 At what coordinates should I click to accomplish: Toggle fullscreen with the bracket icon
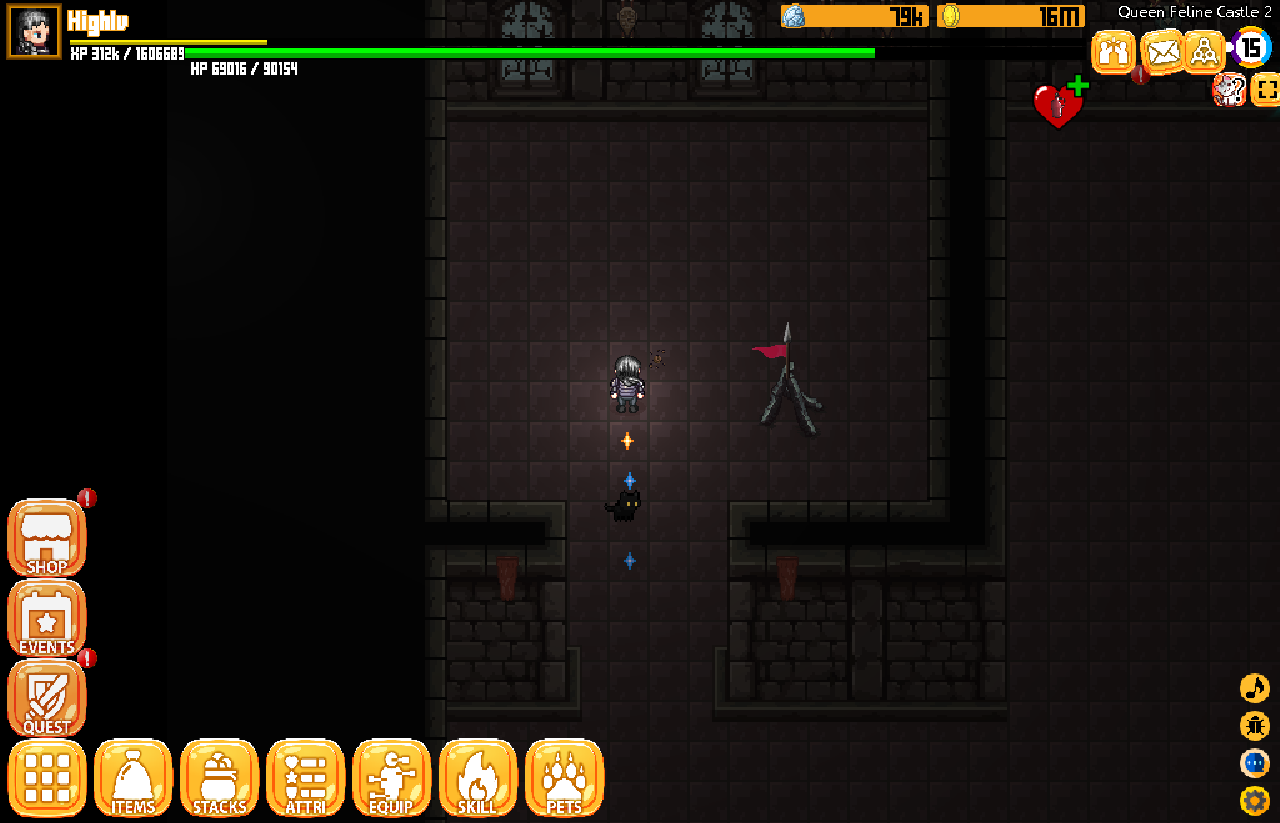pos(1266,90)
